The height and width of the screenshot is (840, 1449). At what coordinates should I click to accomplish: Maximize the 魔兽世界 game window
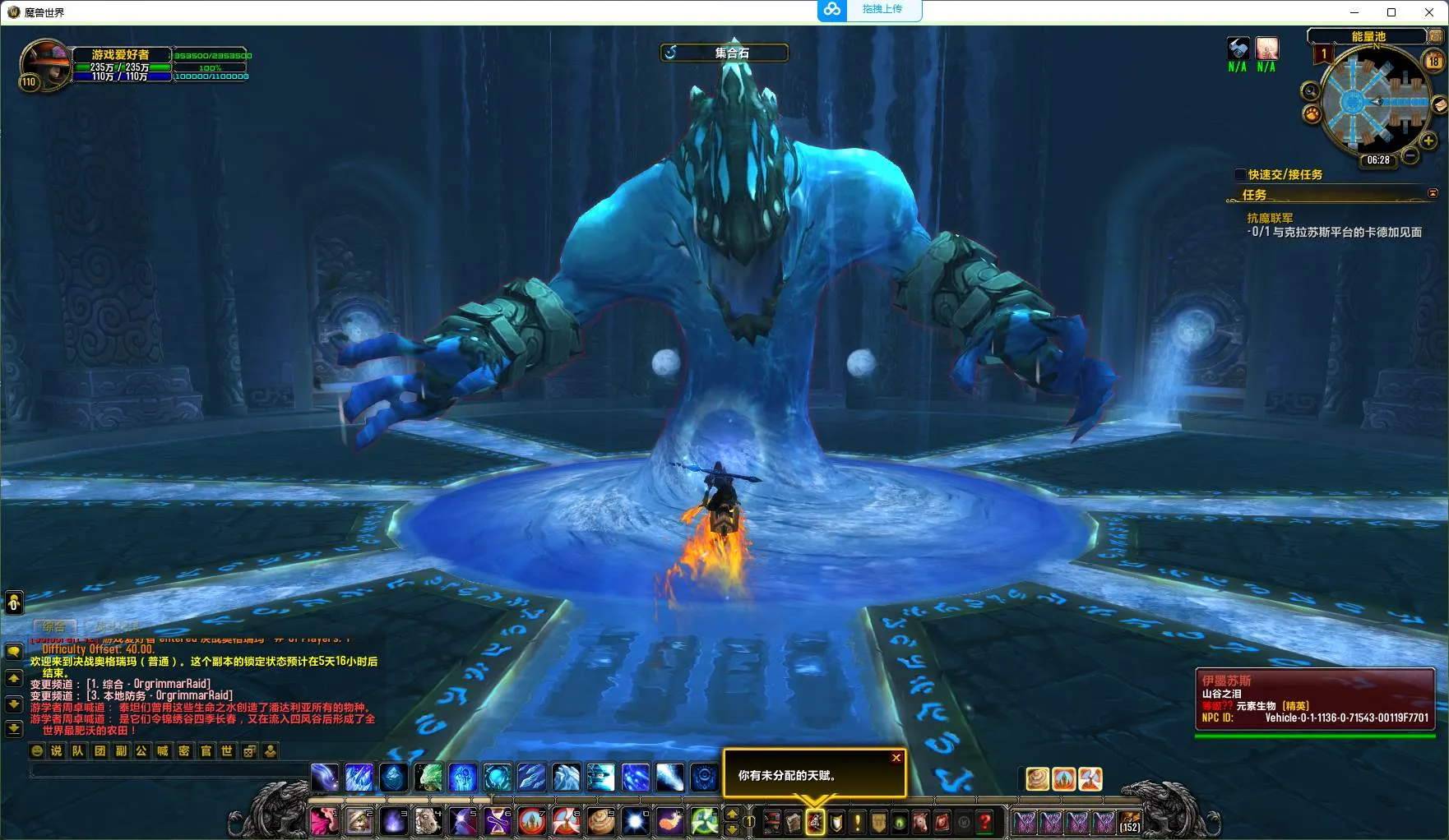[1391, 12]
